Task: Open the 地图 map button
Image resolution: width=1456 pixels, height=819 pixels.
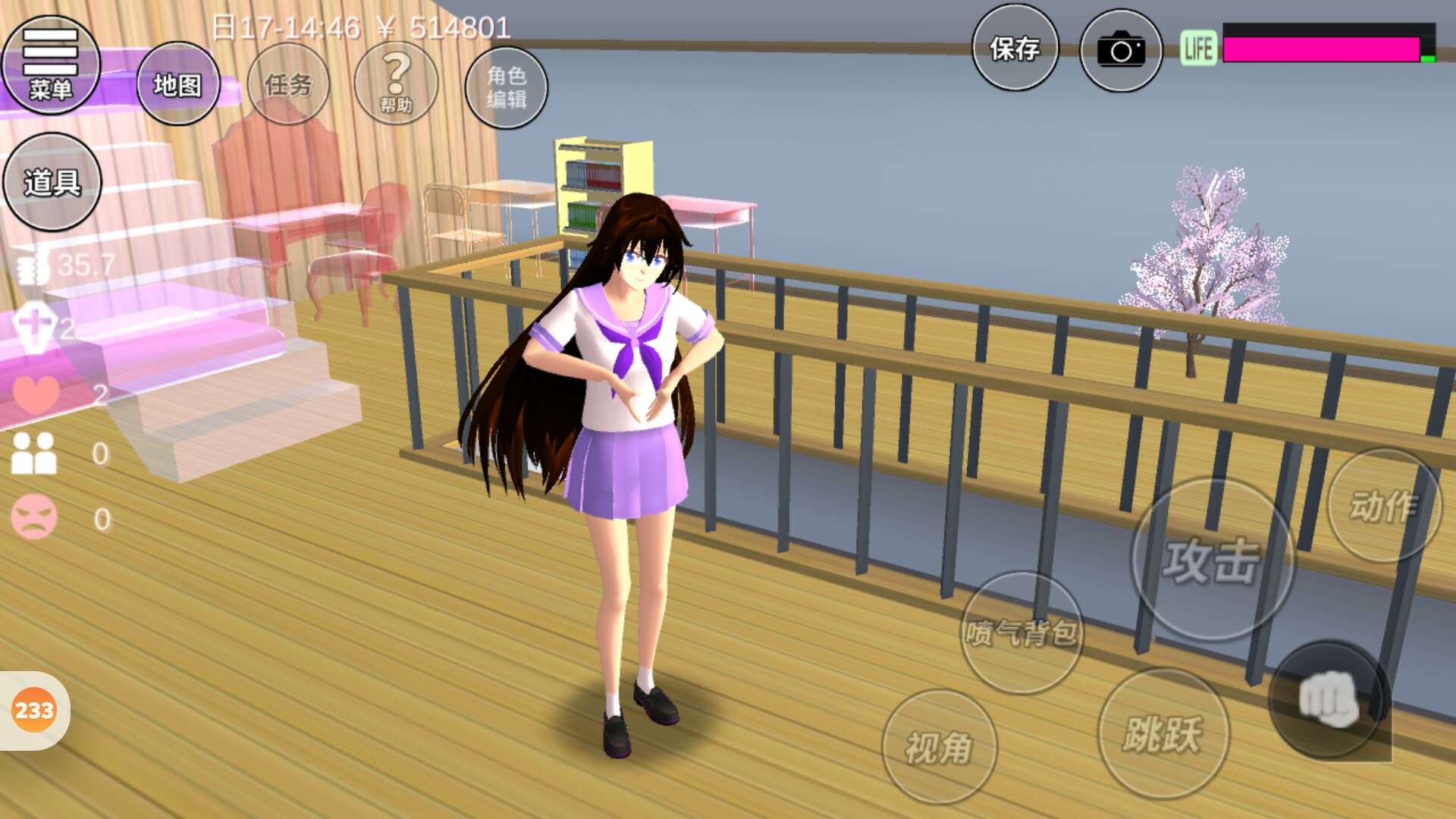Action: [177, 84]
